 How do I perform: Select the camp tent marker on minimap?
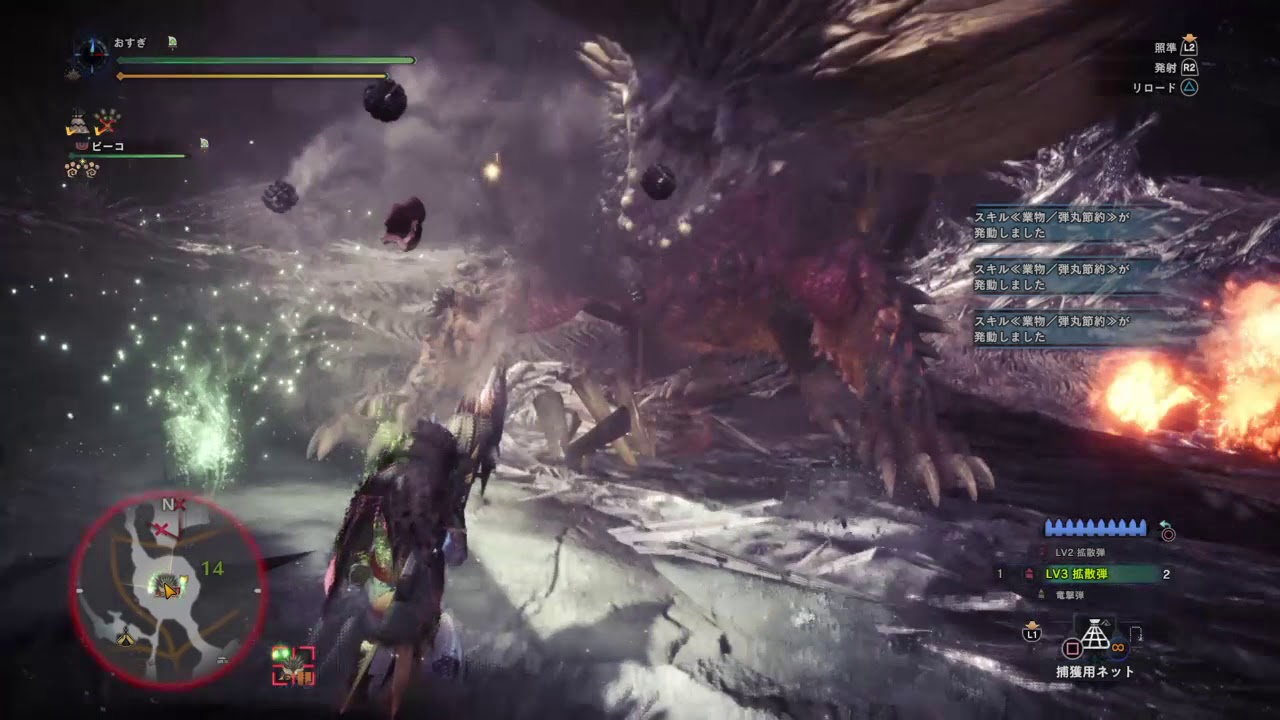click(127, 637)
